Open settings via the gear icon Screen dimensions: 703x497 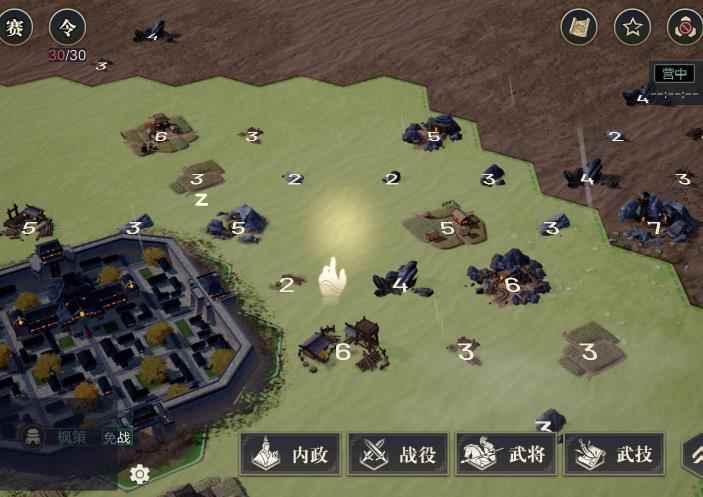(x=140, y=474)
